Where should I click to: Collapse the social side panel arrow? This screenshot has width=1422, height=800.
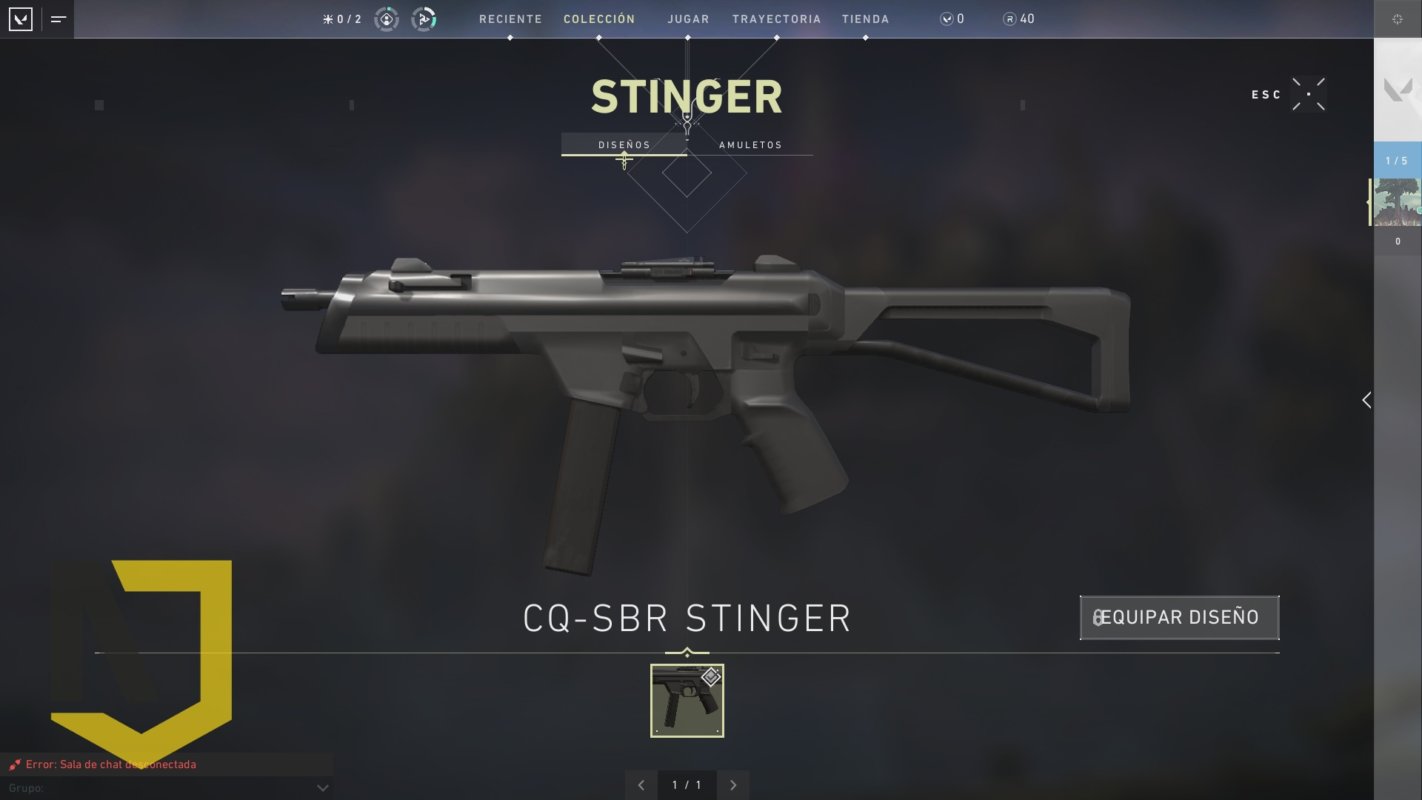1366,400
